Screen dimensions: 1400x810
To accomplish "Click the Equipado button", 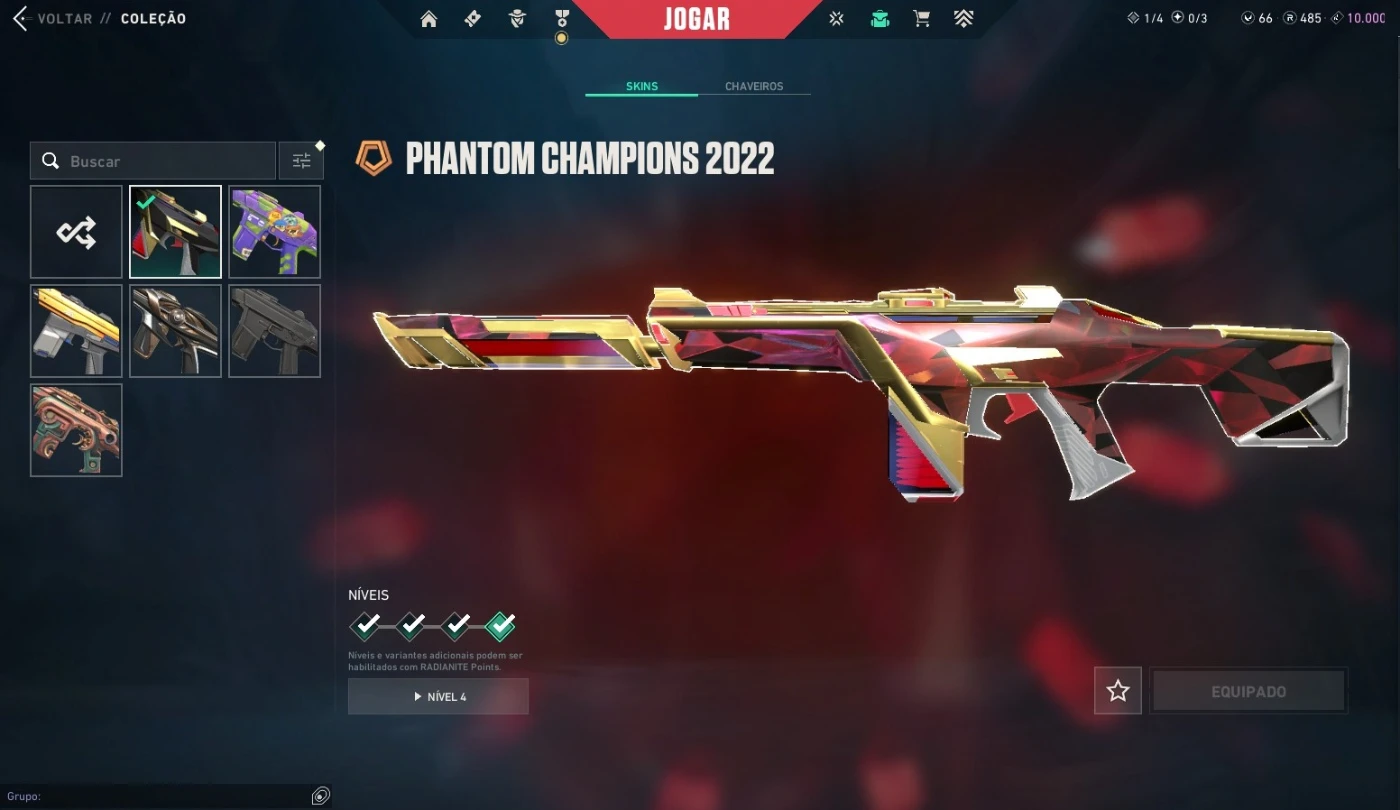I will 1248,691.
